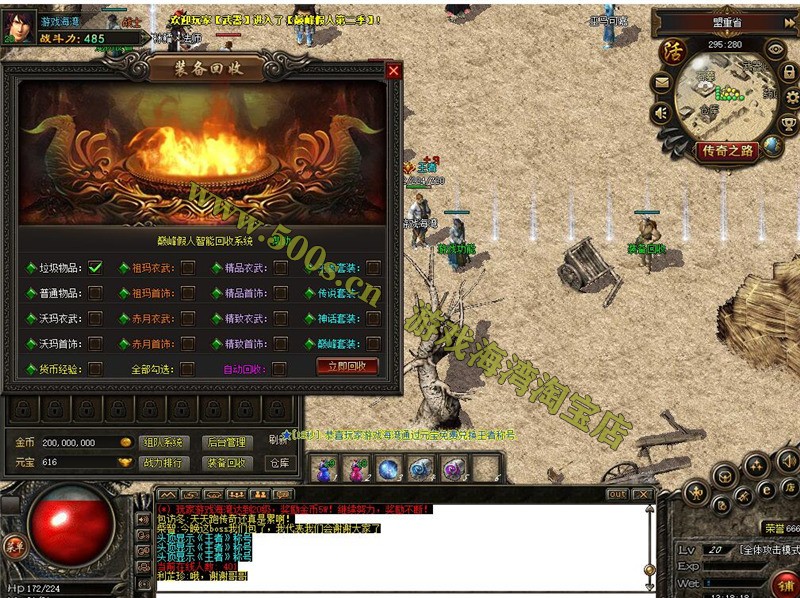Open the mail envelope icon
800x598 pixels.
pos(662,82)
